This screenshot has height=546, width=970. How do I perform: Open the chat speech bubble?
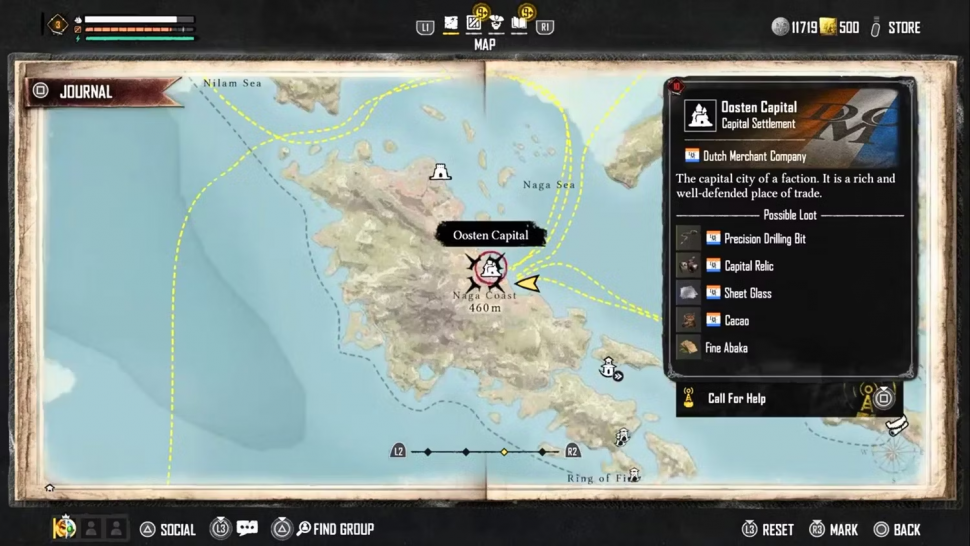(x=247, y=528)
